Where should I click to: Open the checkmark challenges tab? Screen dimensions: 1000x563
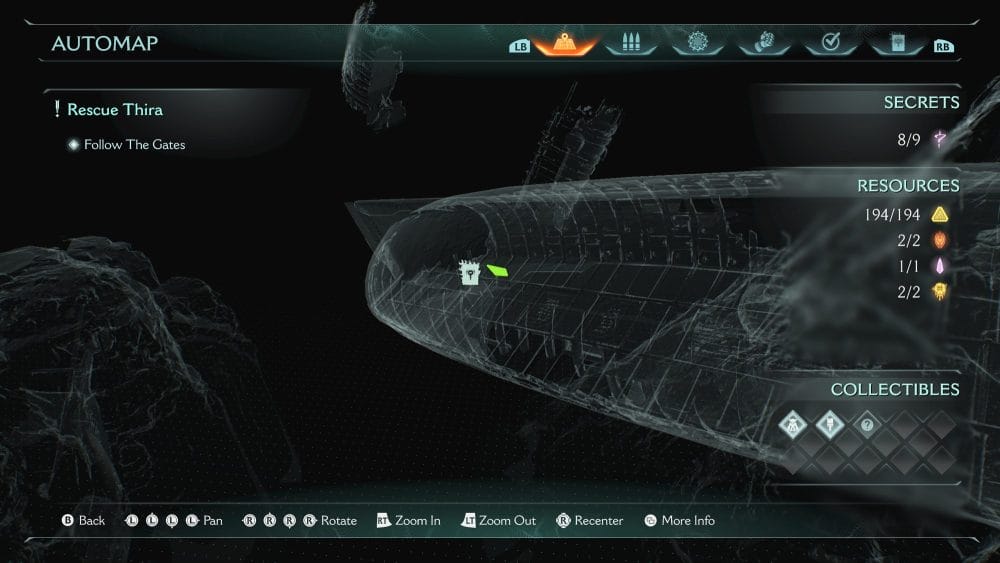829,44
